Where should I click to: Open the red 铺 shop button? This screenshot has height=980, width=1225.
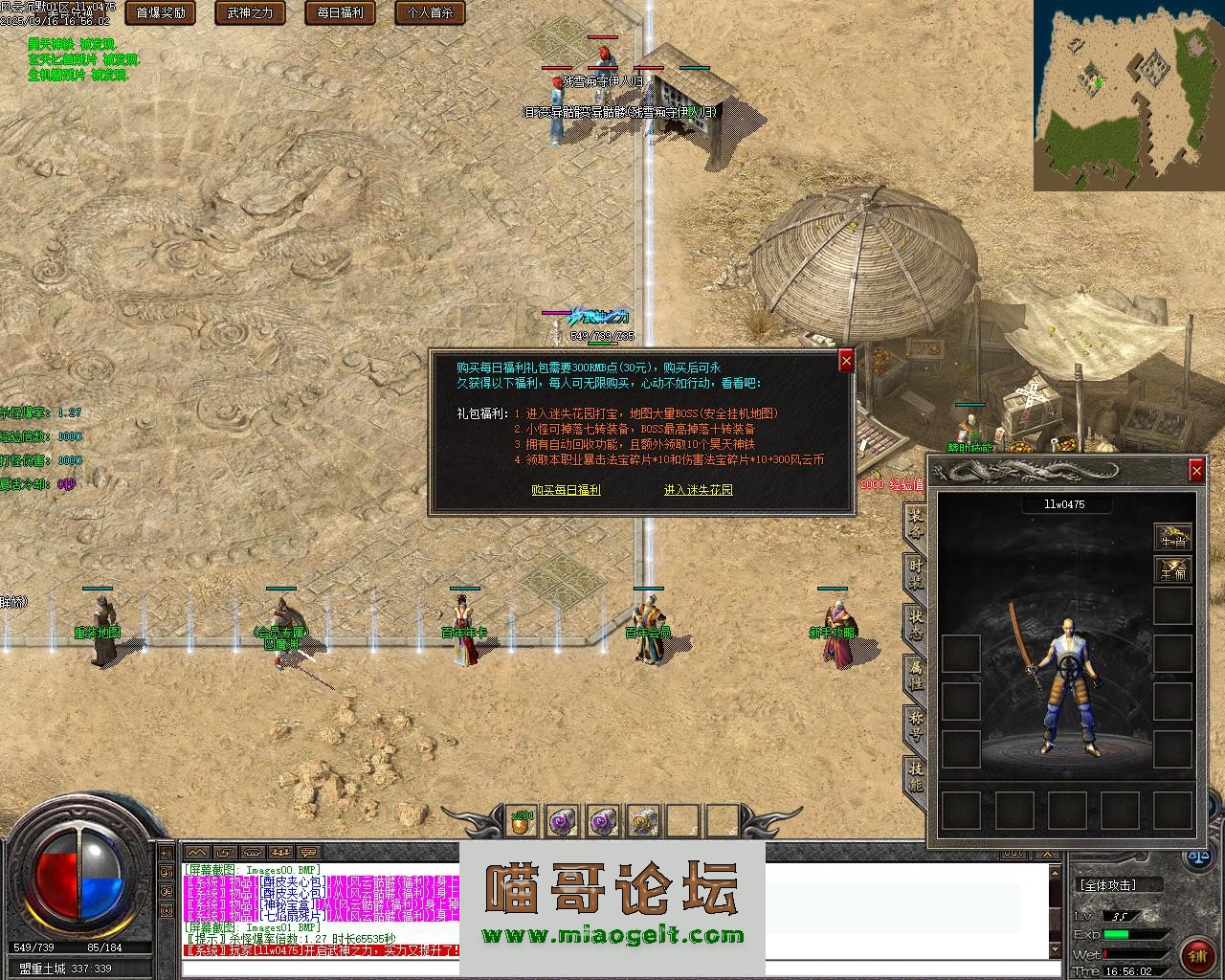(1197, 955)
